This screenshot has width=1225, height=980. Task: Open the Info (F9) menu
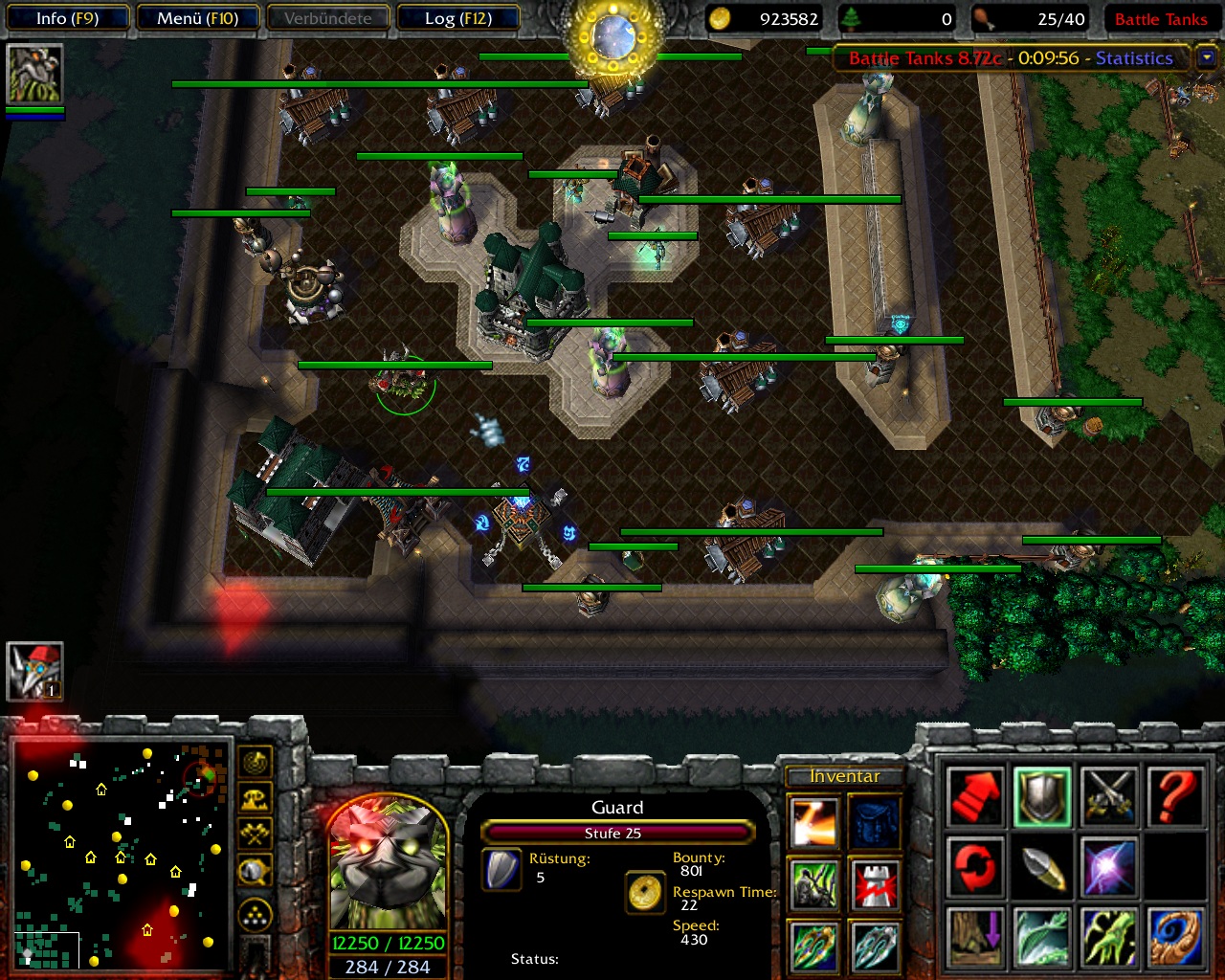click(x=67, y=18)
